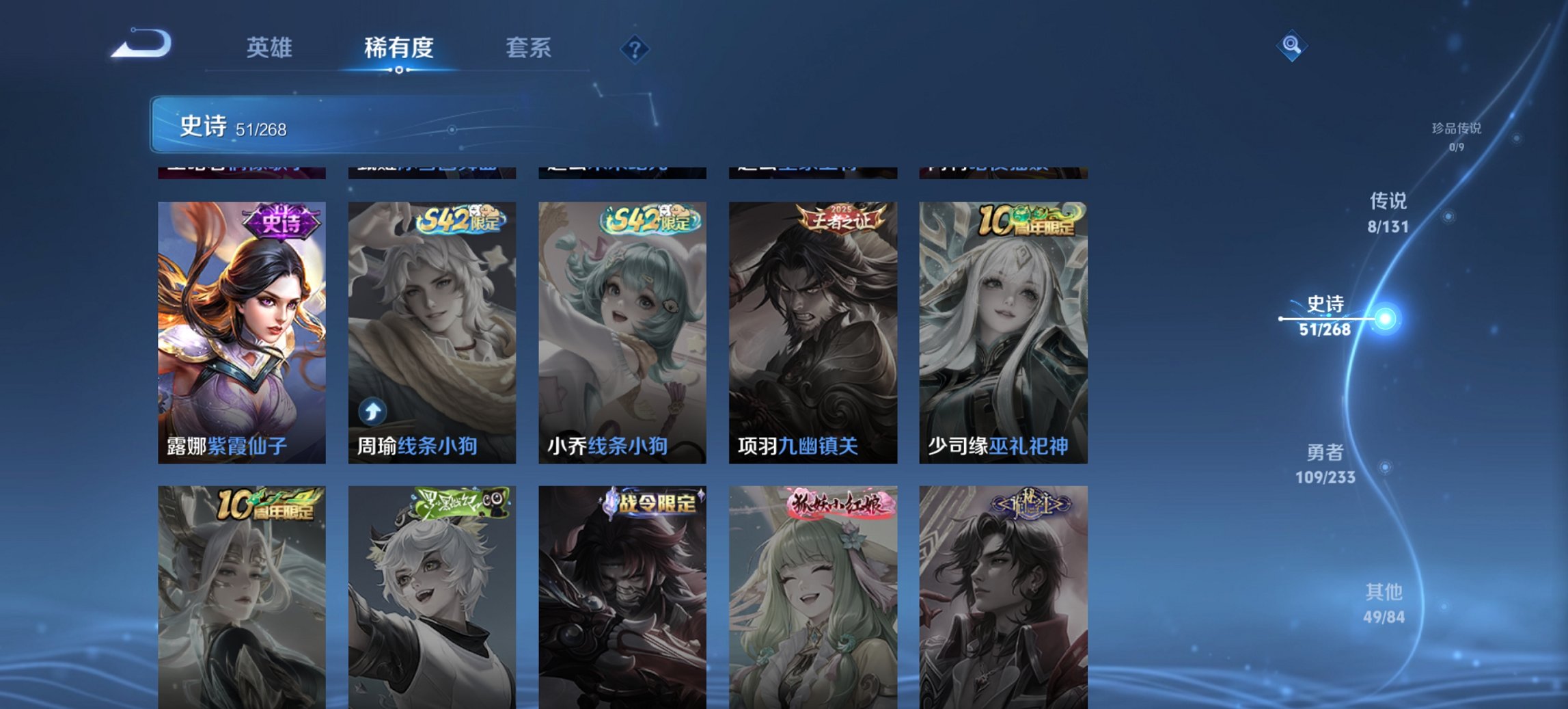Open the search magnifier in the top right

click(x=1290, y=44)
